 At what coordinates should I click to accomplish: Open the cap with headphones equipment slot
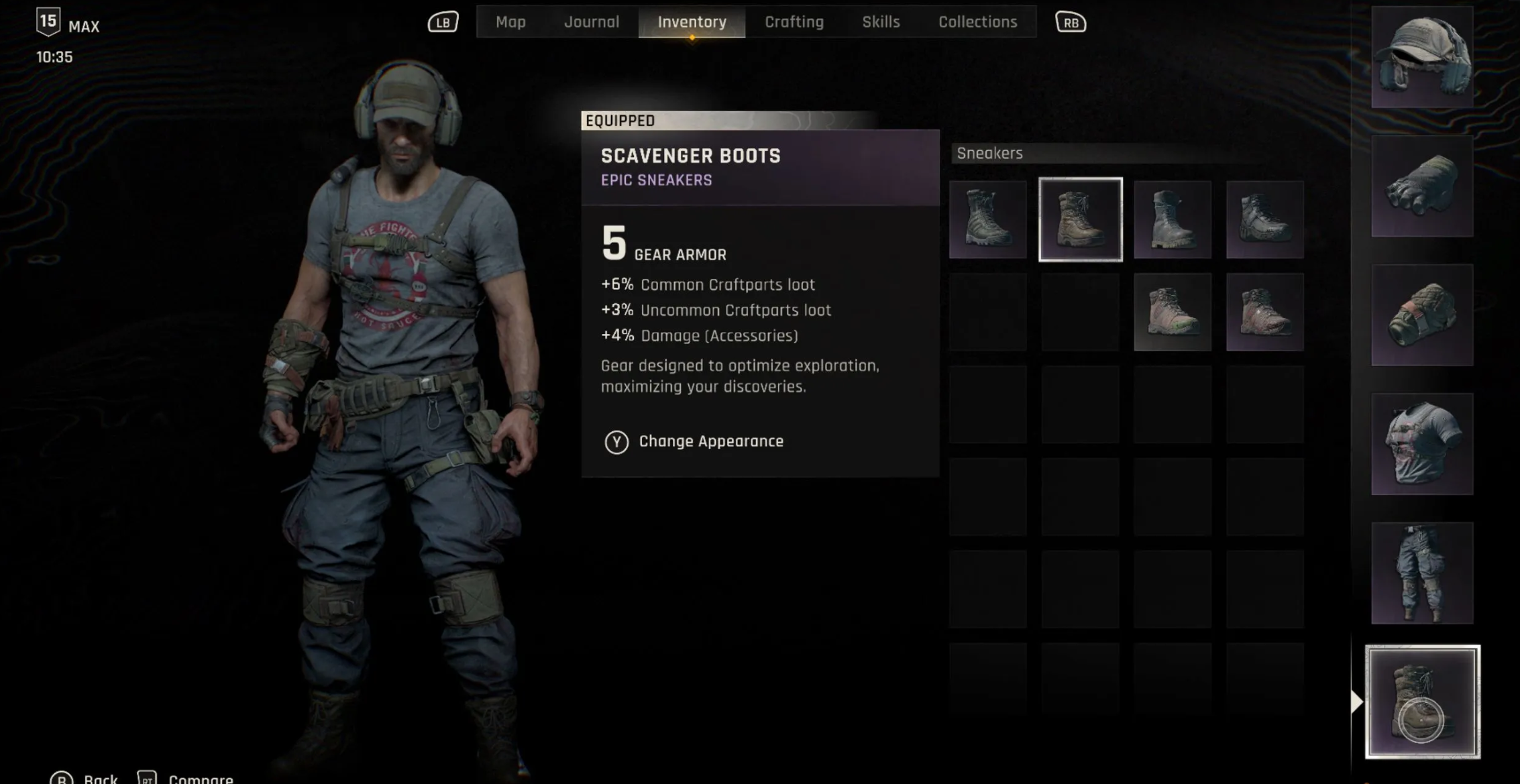tap(1422, 57)
